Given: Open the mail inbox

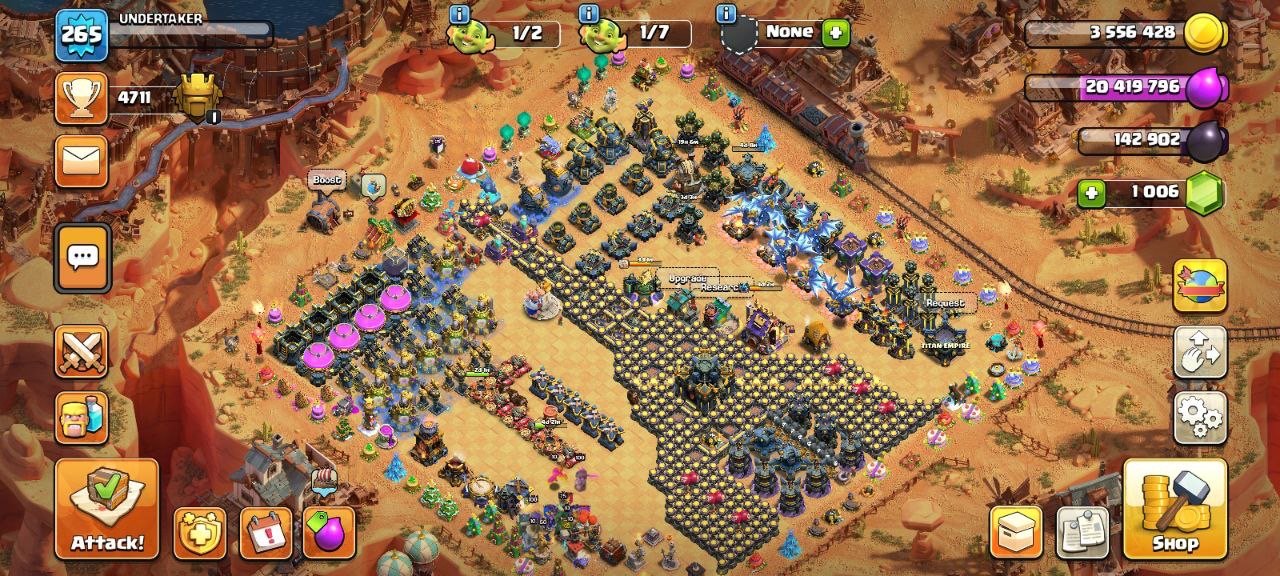Looking at the screenshot, I should tap(81, 161).
